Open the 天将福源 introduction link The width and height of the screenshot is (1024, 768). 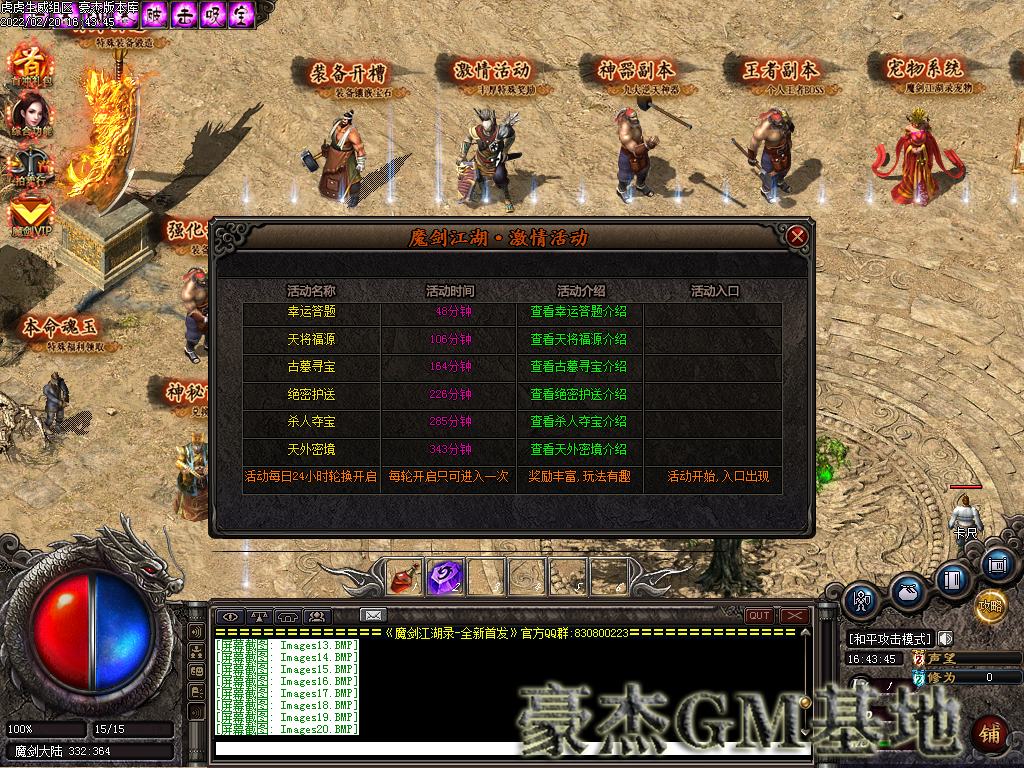coord(579,340)
